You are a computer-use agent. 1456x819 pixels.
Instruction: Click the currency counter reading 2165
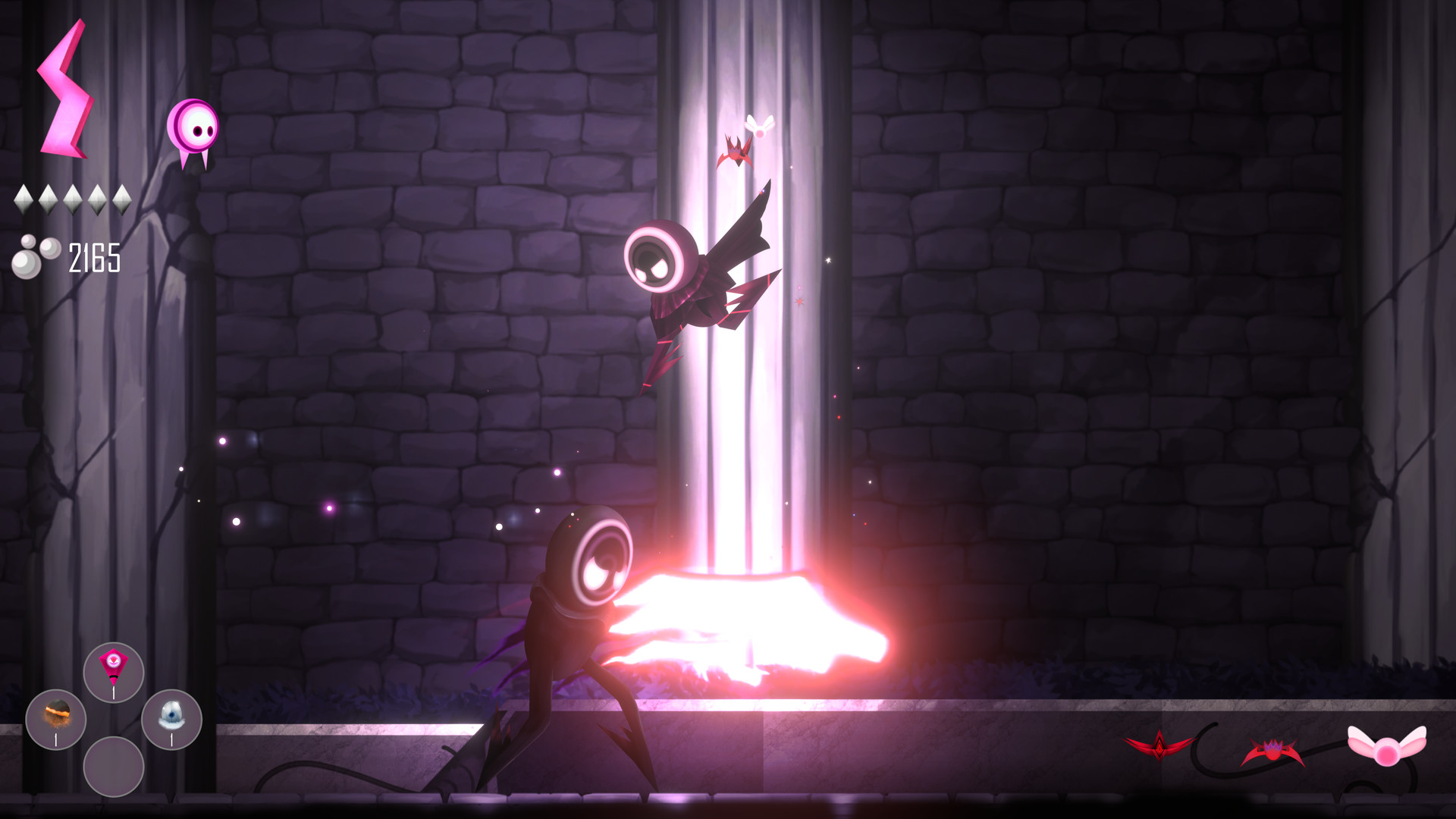click(x=94, y=256)
